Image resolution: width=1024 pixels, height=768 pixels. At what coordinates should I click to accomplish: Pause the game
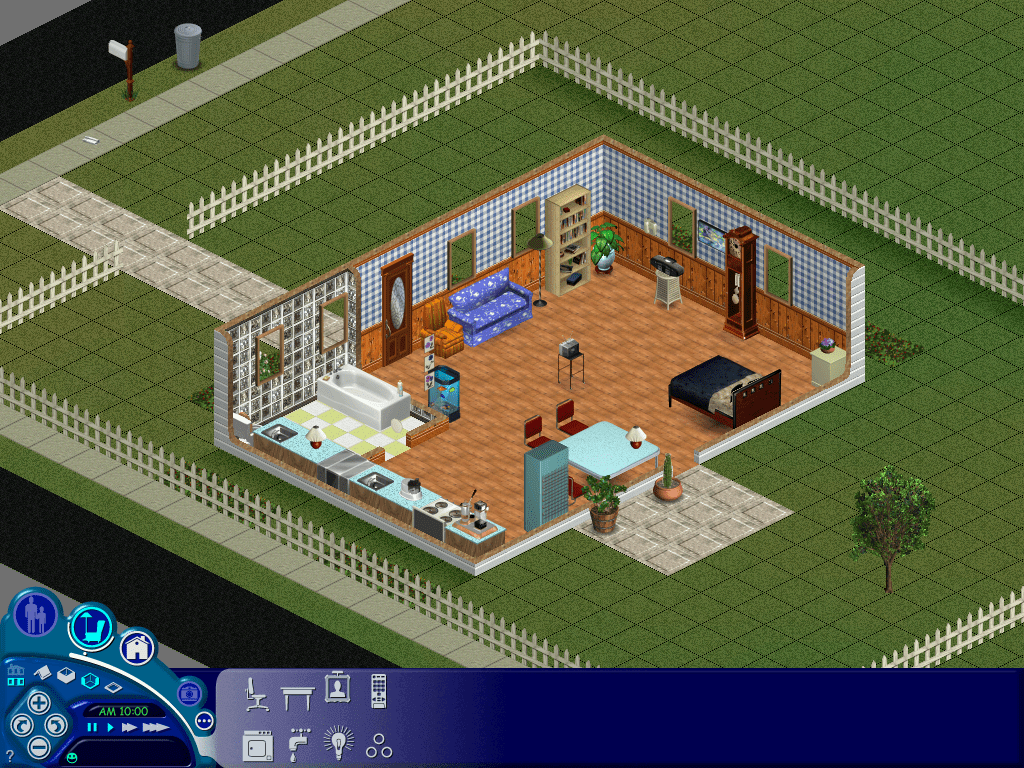coord(92,727)
